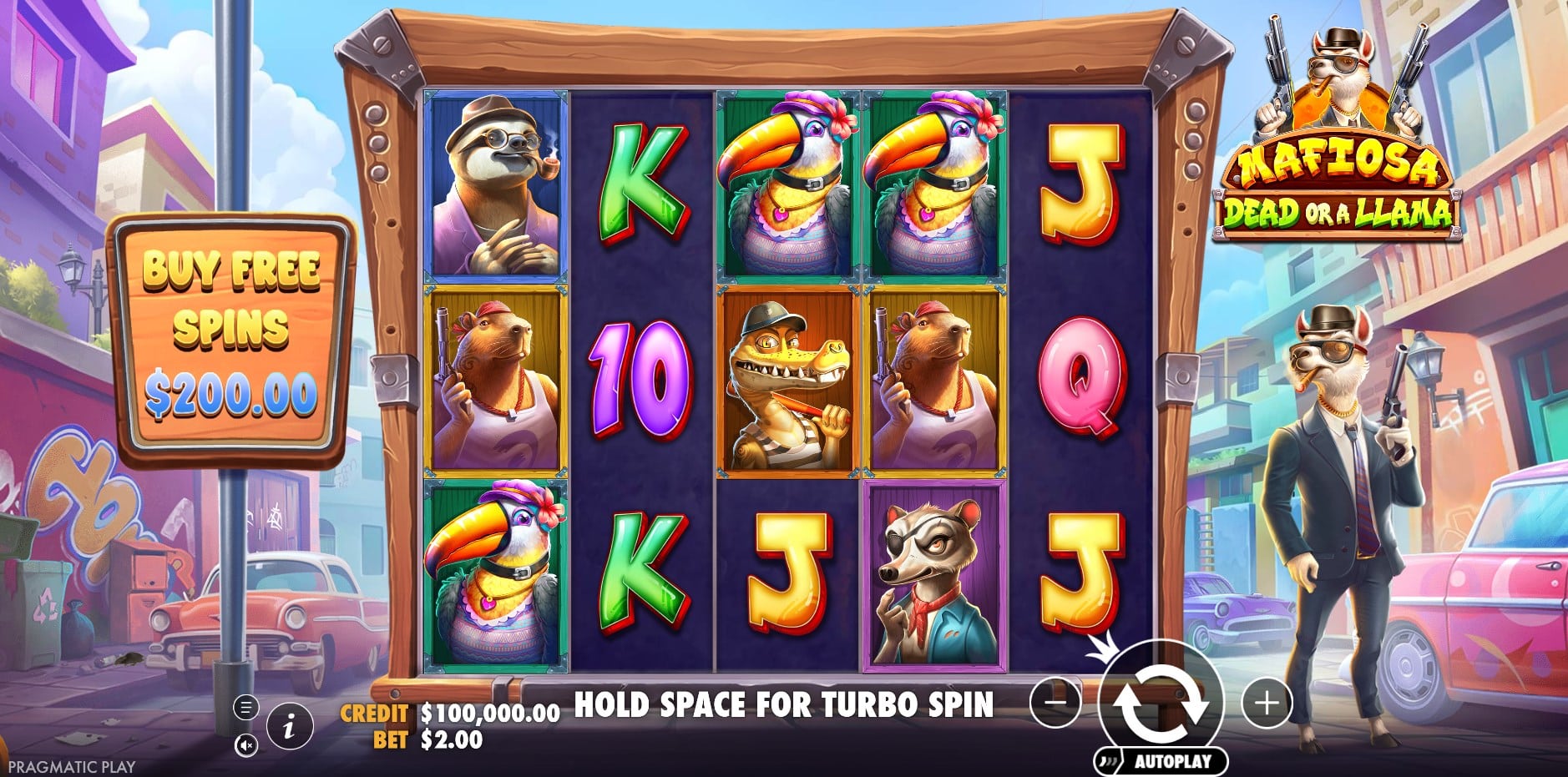The width and height of the screenshot is (1568, 777).
Task: Spin the reels with the circular arrows button
Action: (x=1161, y=702)
